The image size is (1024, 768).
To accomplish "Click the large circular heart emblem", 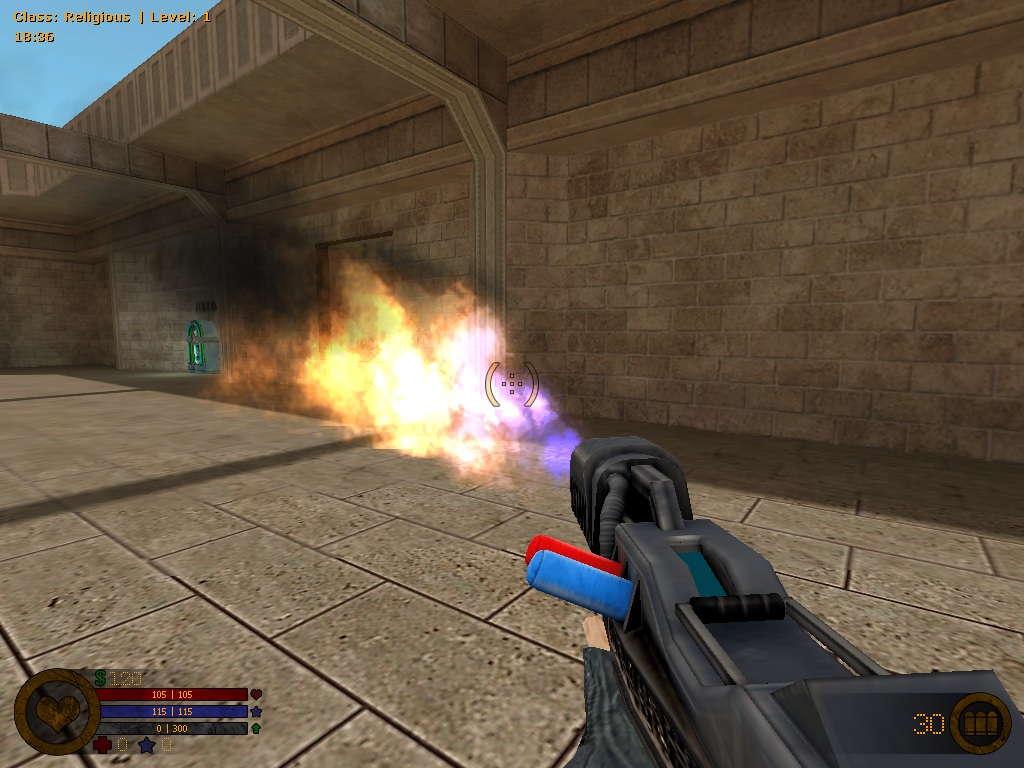I will [x=56, y=711].
